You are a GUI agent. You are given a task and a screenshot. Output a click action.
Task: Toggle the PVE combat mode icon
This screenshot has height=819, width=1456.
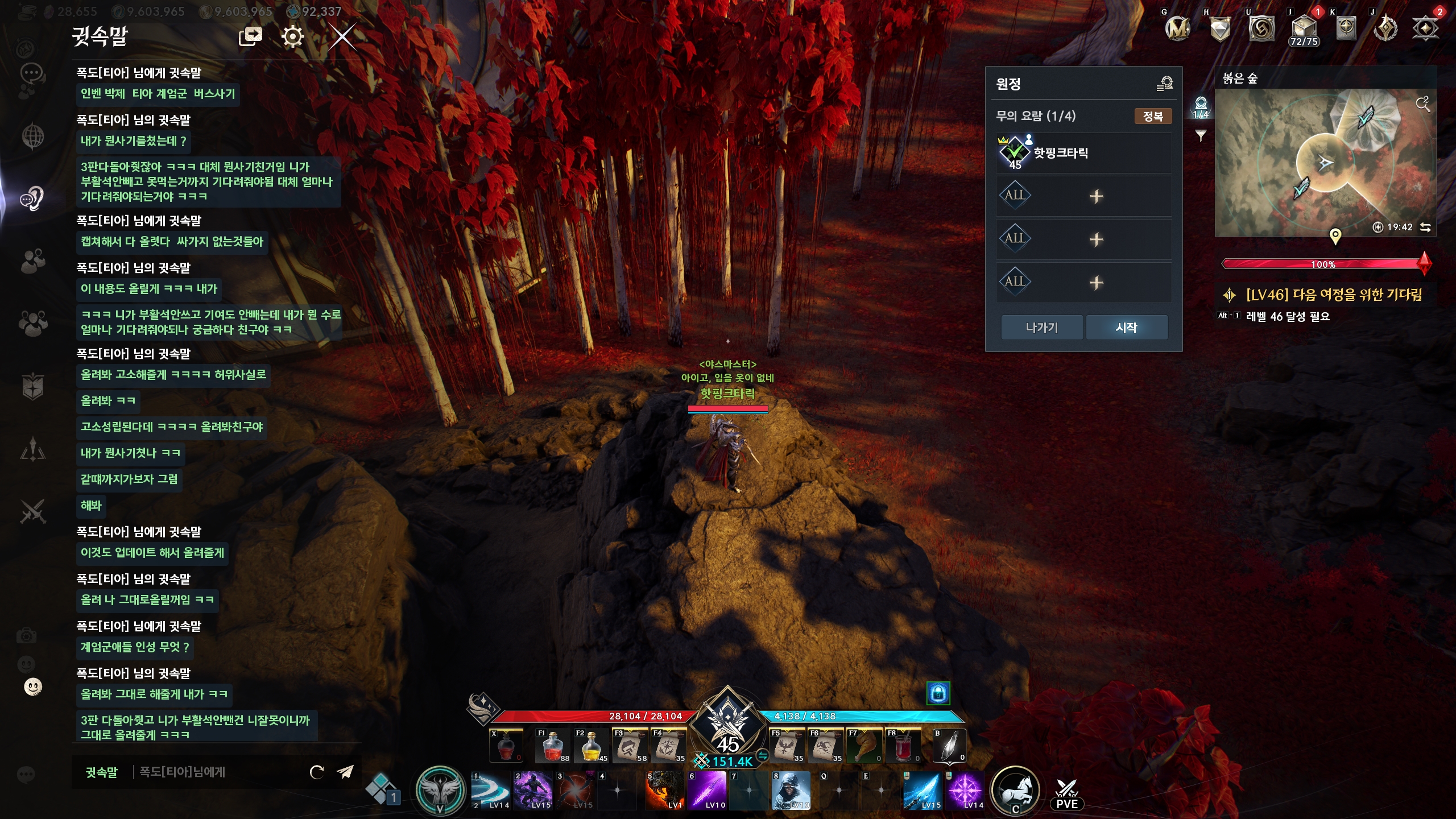[x=1067, y=794]
